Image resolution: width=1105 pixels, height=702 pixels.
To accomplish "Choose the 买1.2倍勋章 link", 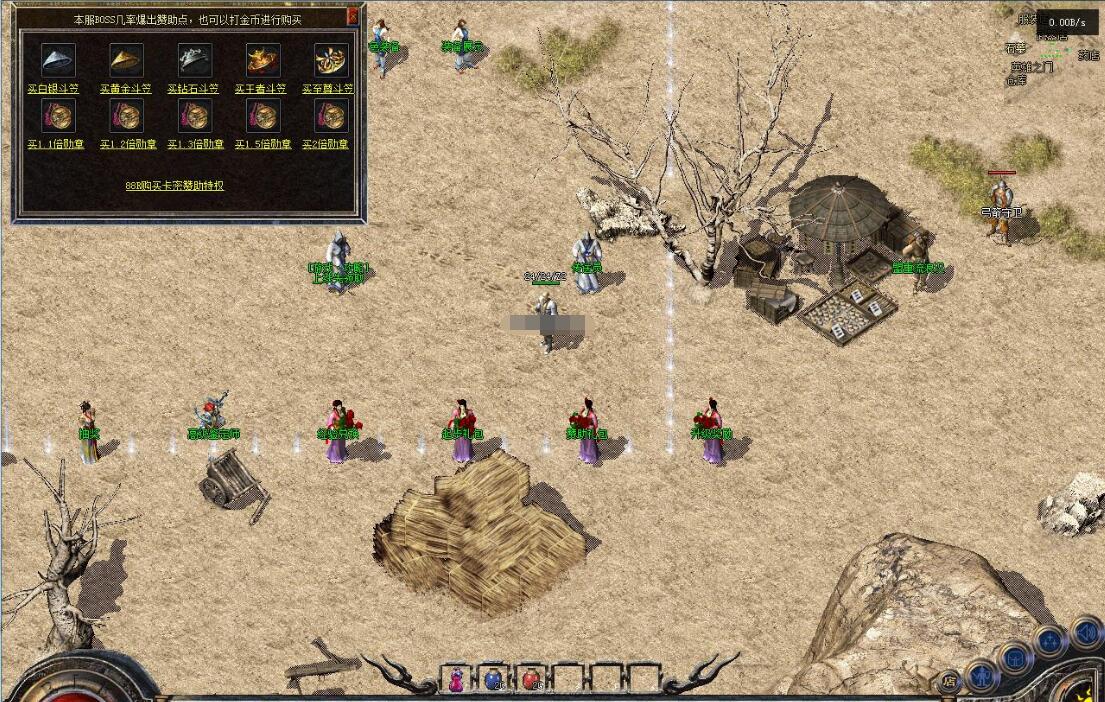I will 127,144.
